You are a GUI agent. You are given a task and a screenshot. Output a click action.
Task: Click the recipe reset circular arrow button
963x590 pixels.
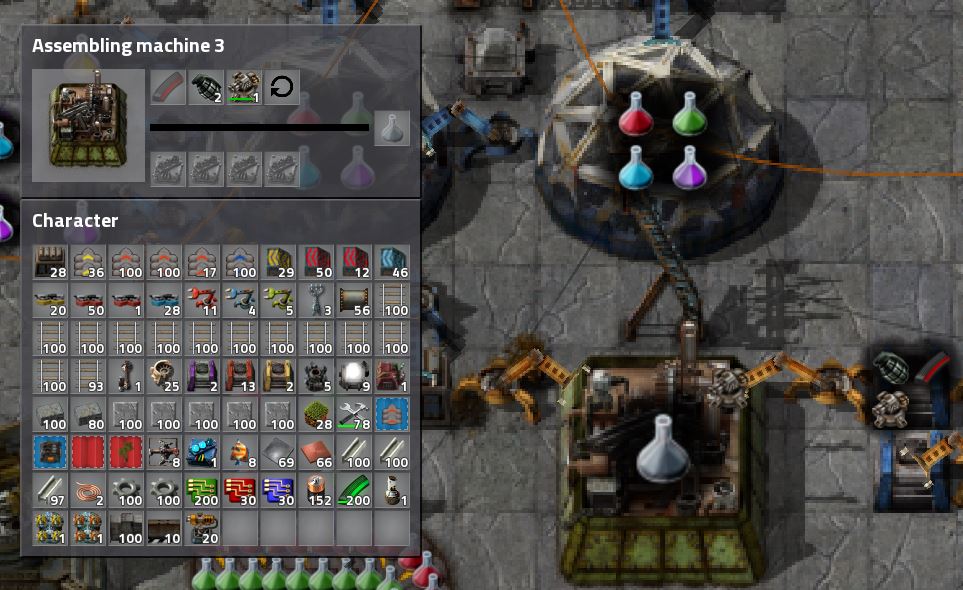click(x=282, y=87)
